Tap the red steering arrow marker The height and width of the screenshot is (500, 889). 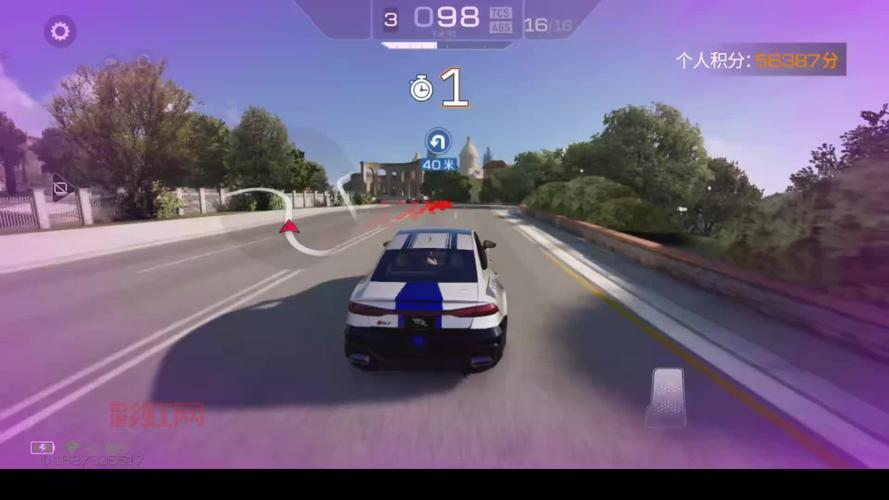(290, 226)
